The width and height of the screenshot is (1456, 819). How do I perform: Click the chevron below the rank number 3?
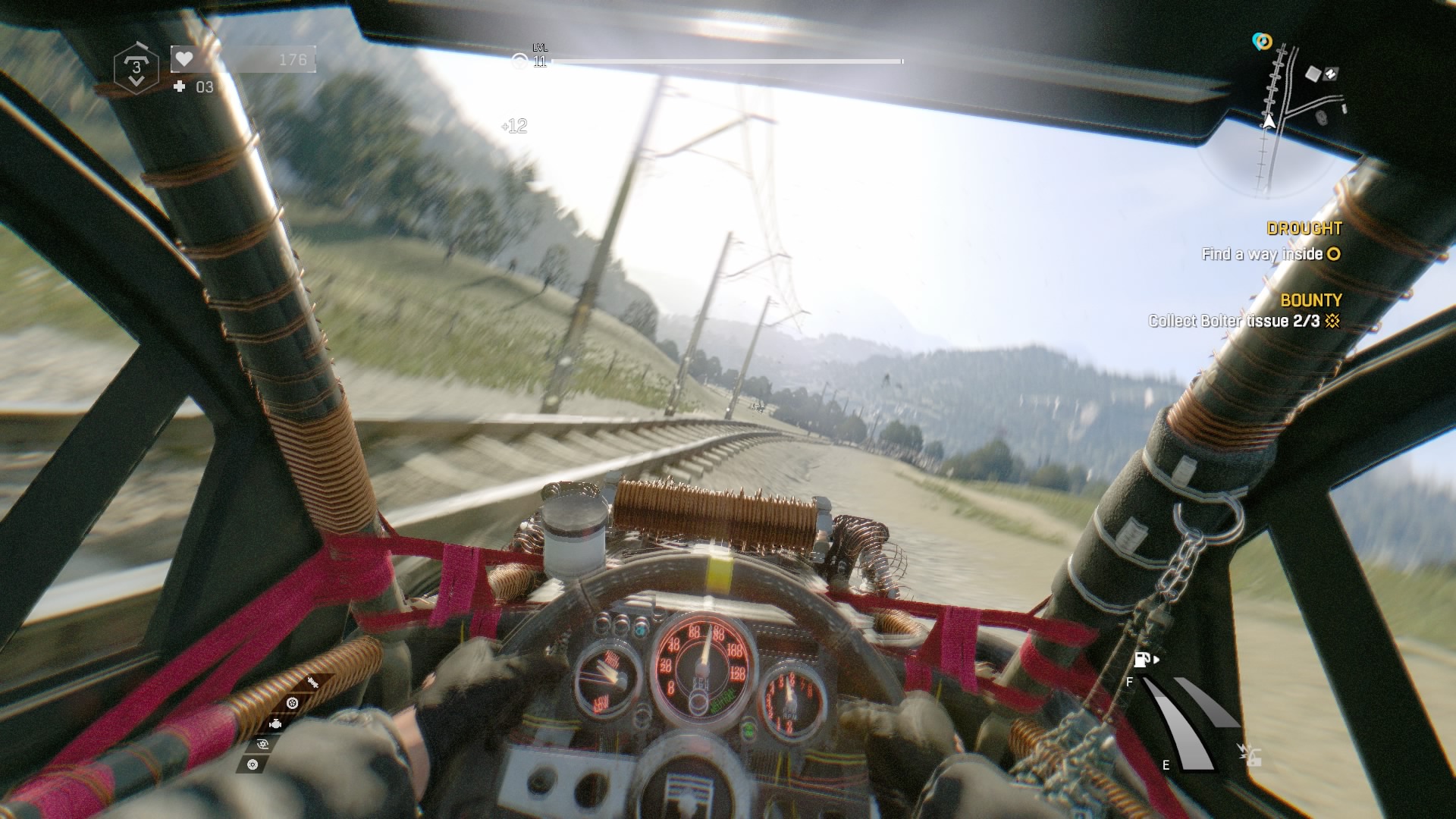[x=136, y=81]
